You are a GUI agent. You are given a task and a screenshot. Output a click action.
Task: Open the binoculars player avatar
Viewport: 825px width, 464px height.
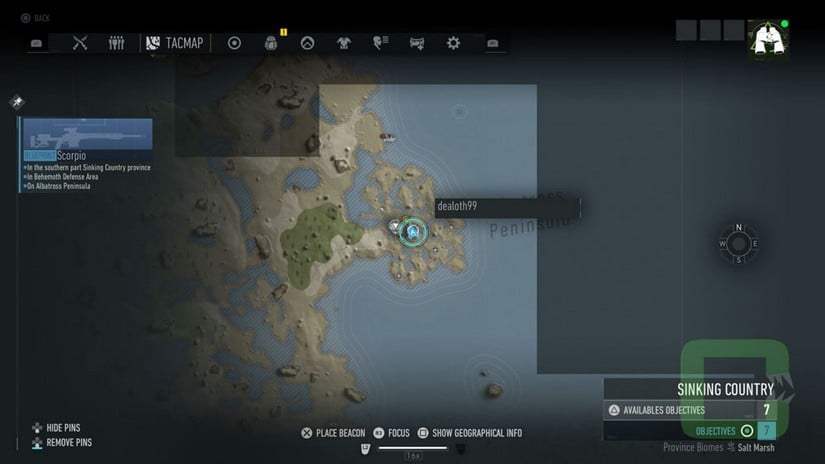[767, 39]
